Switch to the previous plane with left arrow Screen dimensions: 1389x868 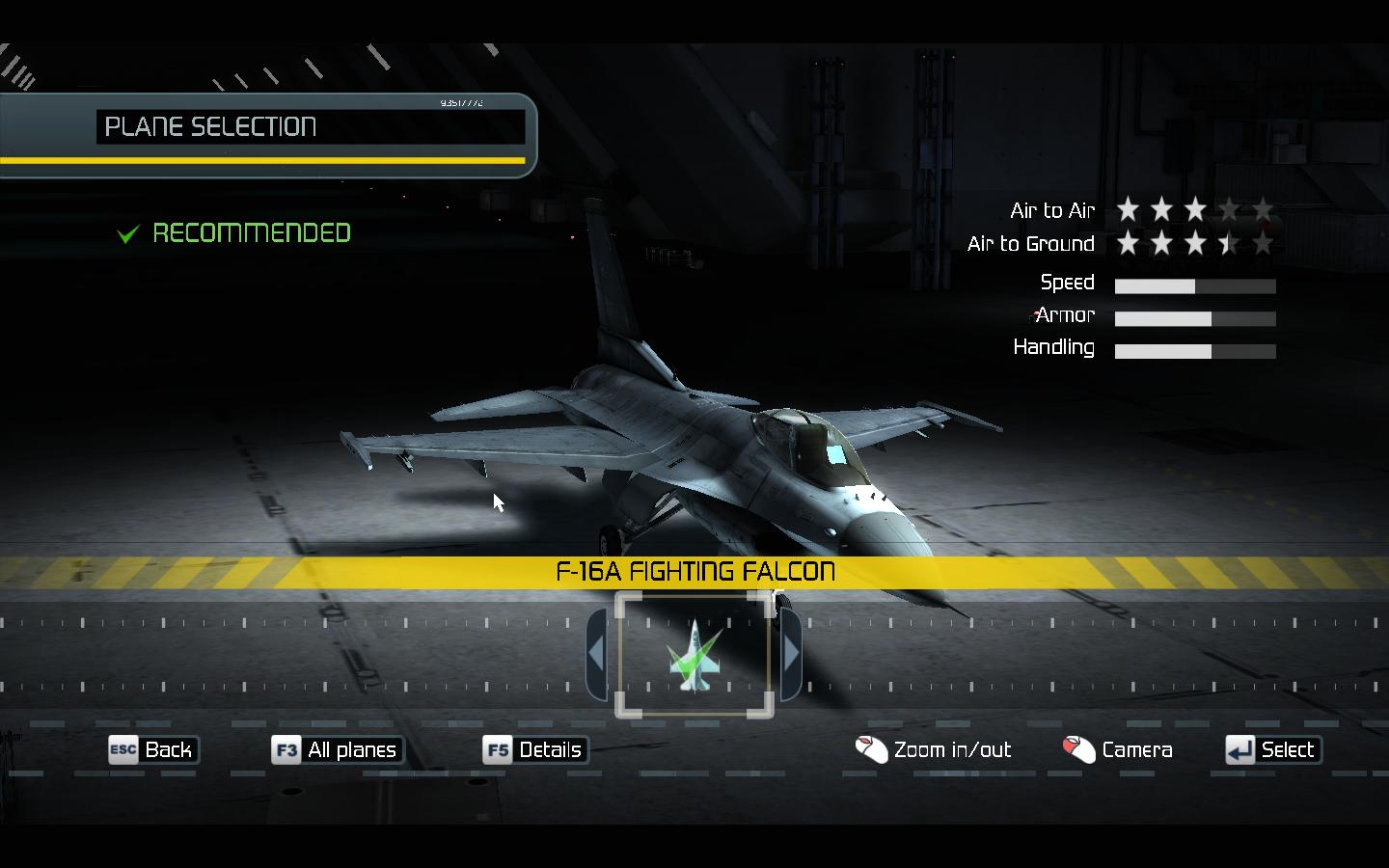[596, 654]
